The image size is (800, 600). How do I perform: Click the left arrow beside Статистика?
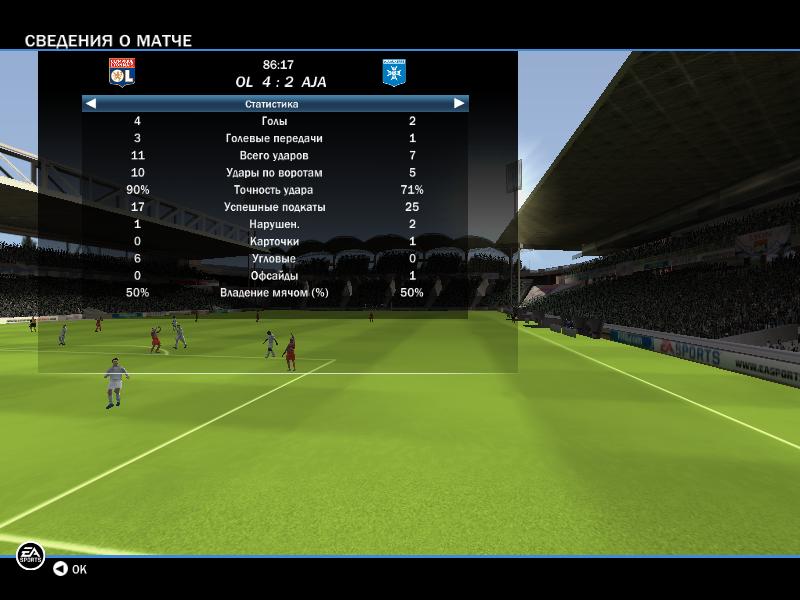click(91, 103)
